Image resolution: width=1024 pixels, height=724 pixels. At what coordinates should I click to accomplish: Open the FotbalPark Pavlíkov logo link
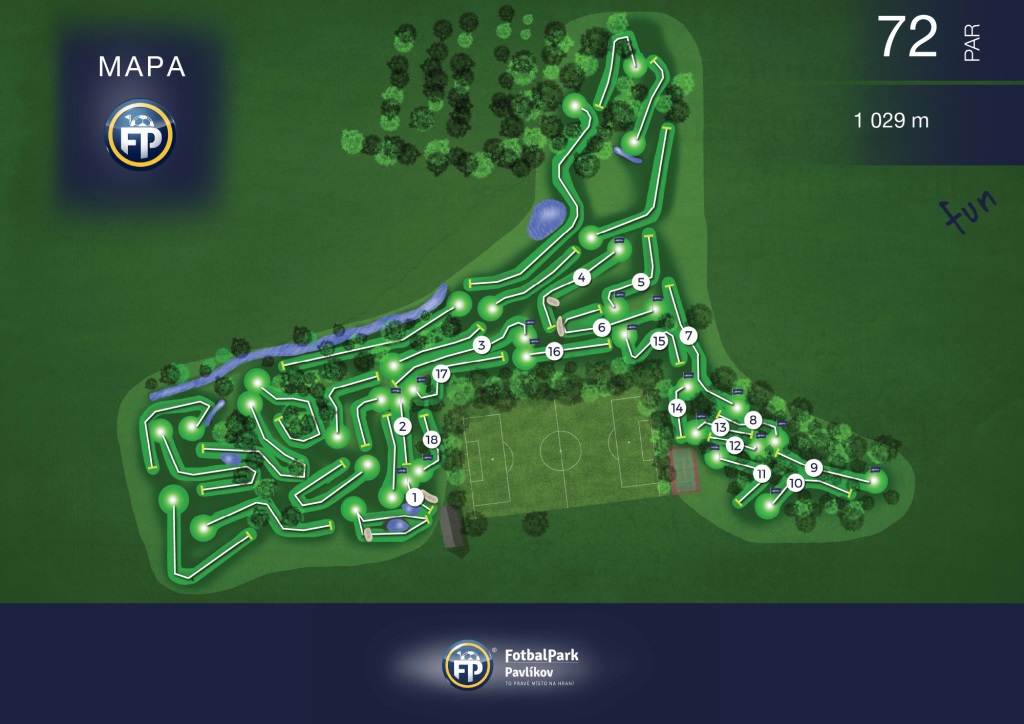[512, 665]
